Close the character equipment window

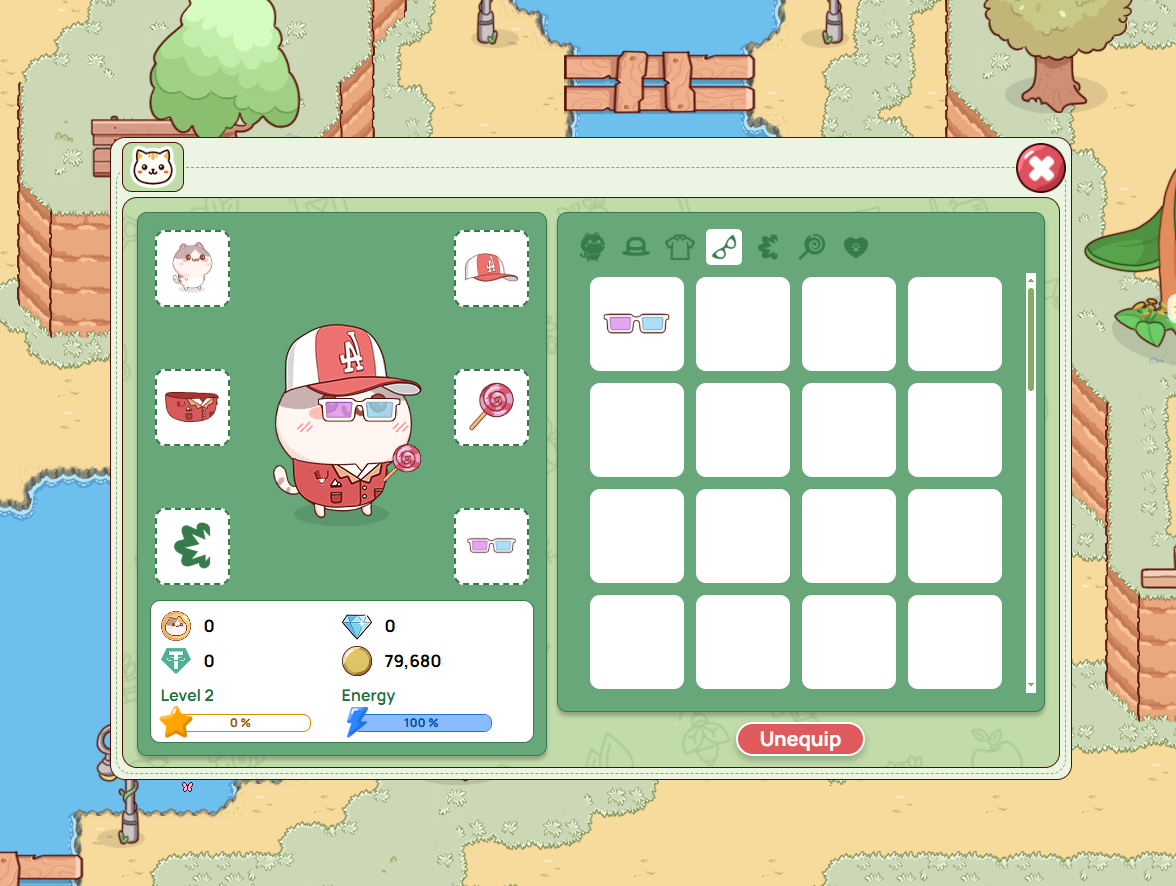click(x=1040, y=168)
